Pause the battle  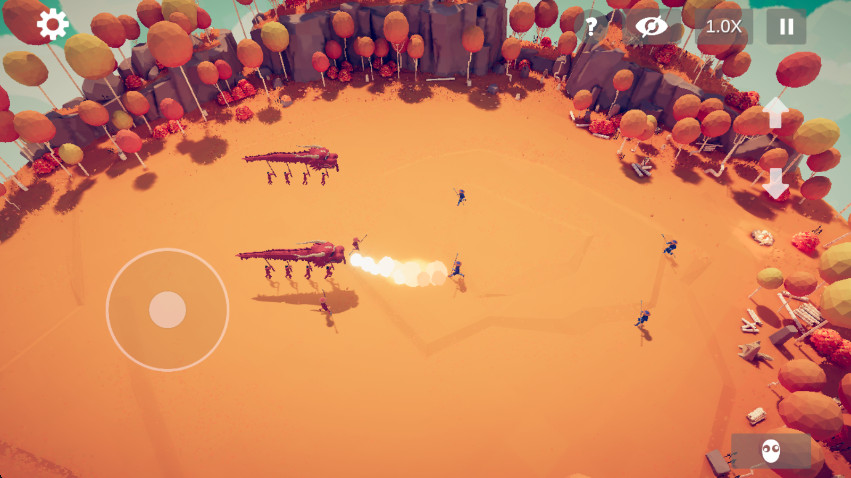coord(786,27)
